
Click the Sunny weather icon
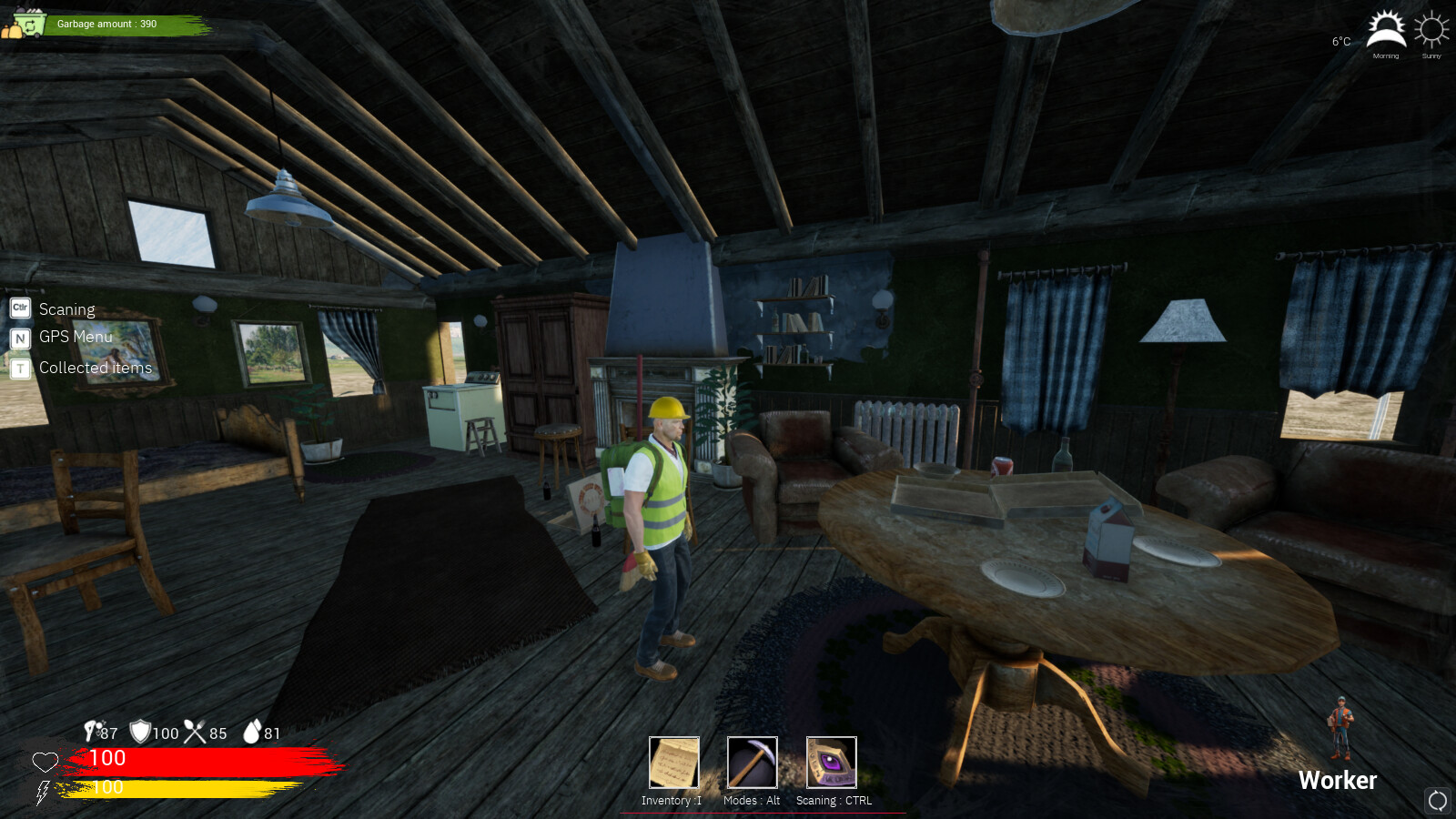(1431, 30)
